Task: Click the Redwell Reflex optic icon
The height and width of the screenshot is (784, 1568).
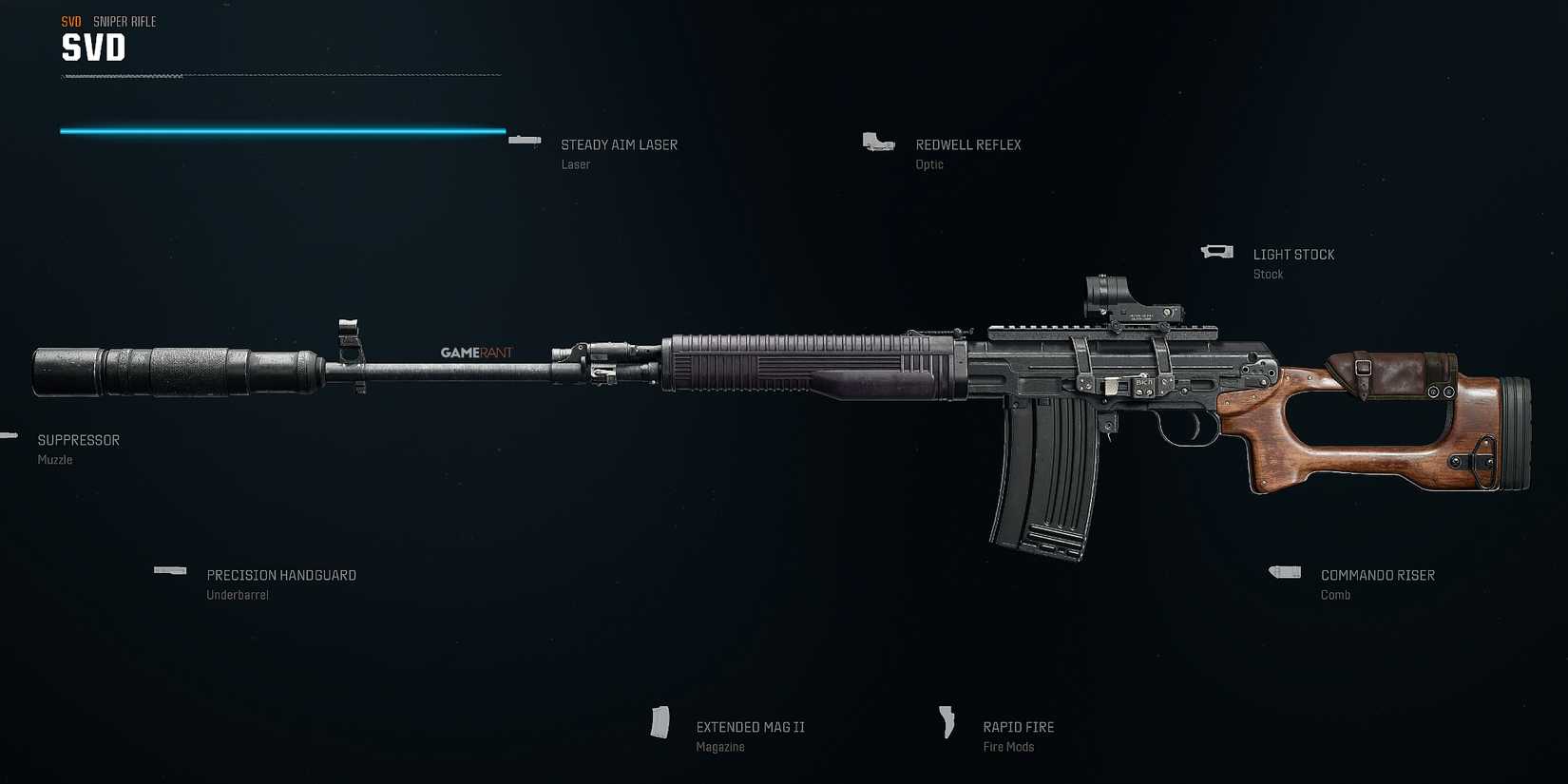Action: click(877, 143)
